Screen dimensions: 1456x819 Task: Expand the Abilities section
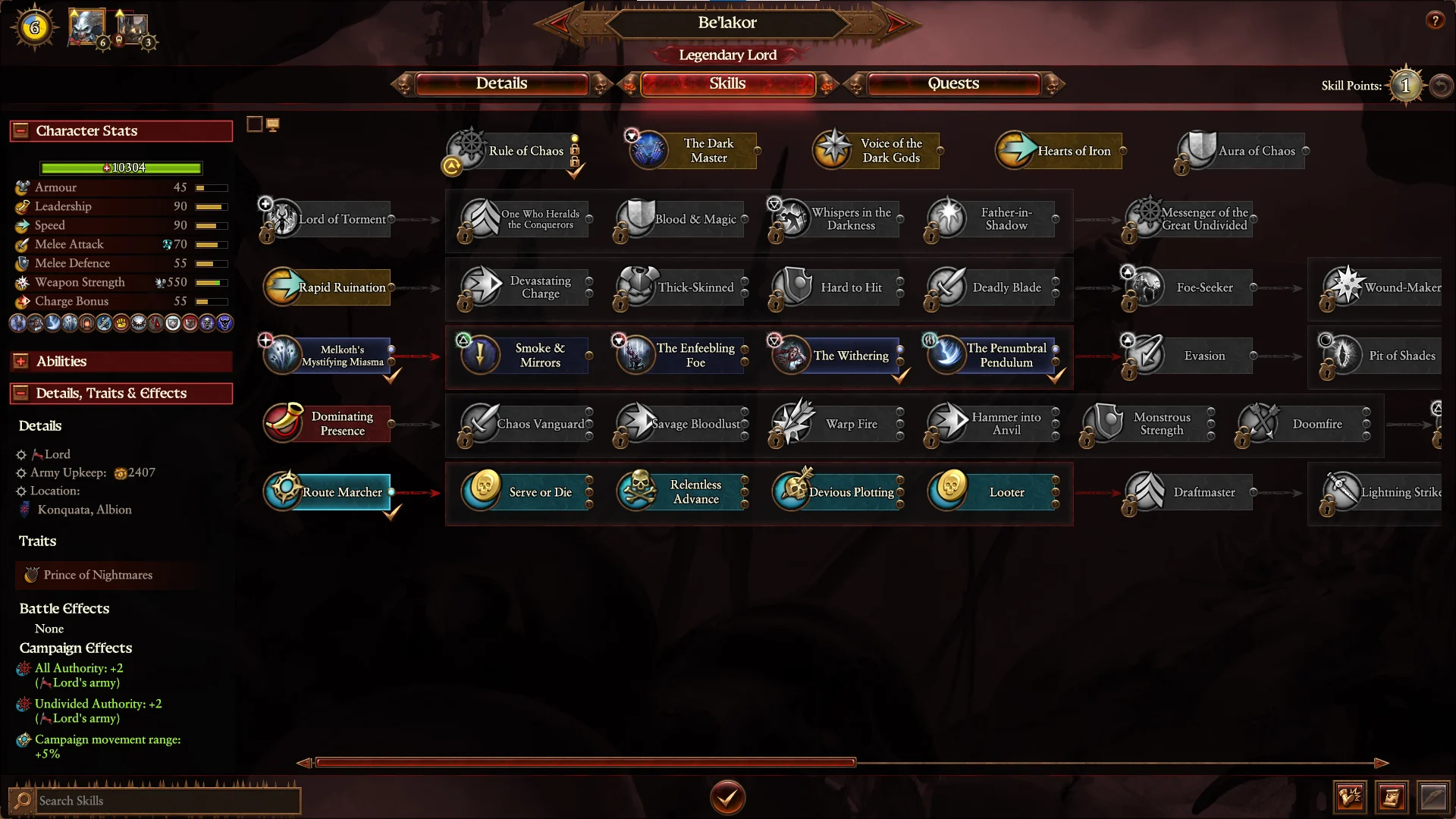click(21, 362)
